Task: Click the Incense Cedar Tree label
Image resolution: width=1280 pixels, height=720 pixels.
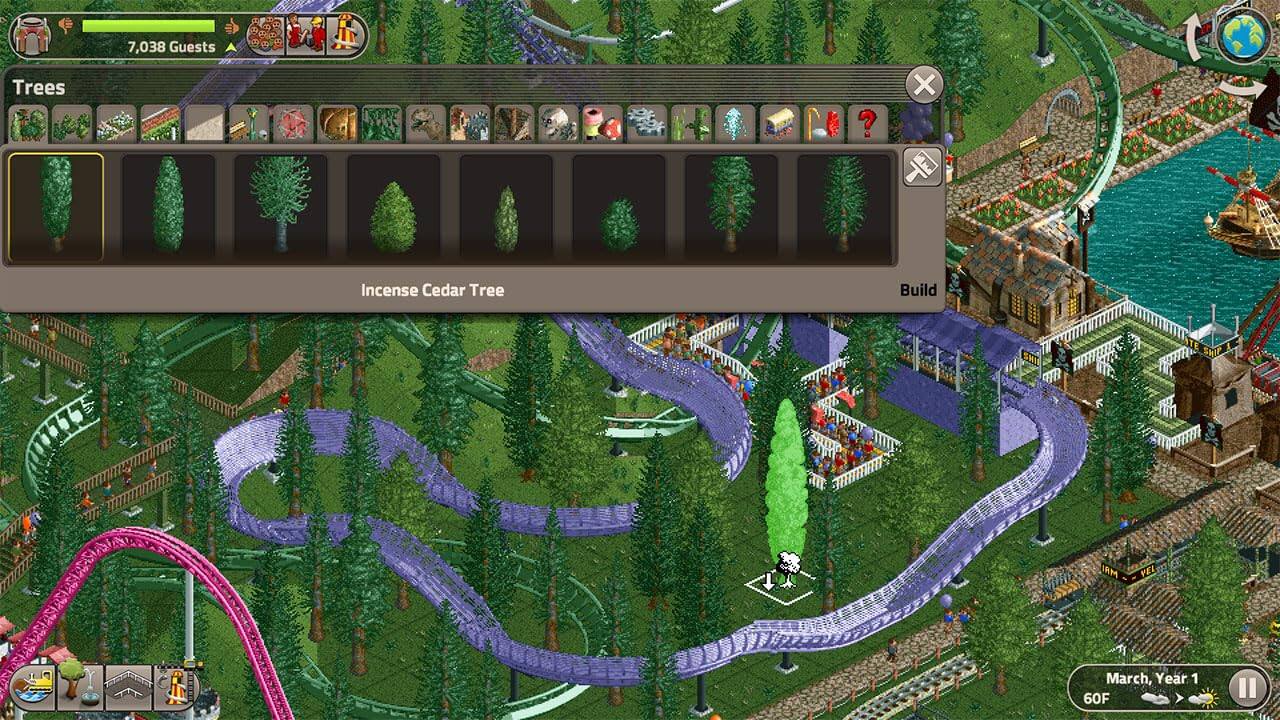Action: pos(433,290)
